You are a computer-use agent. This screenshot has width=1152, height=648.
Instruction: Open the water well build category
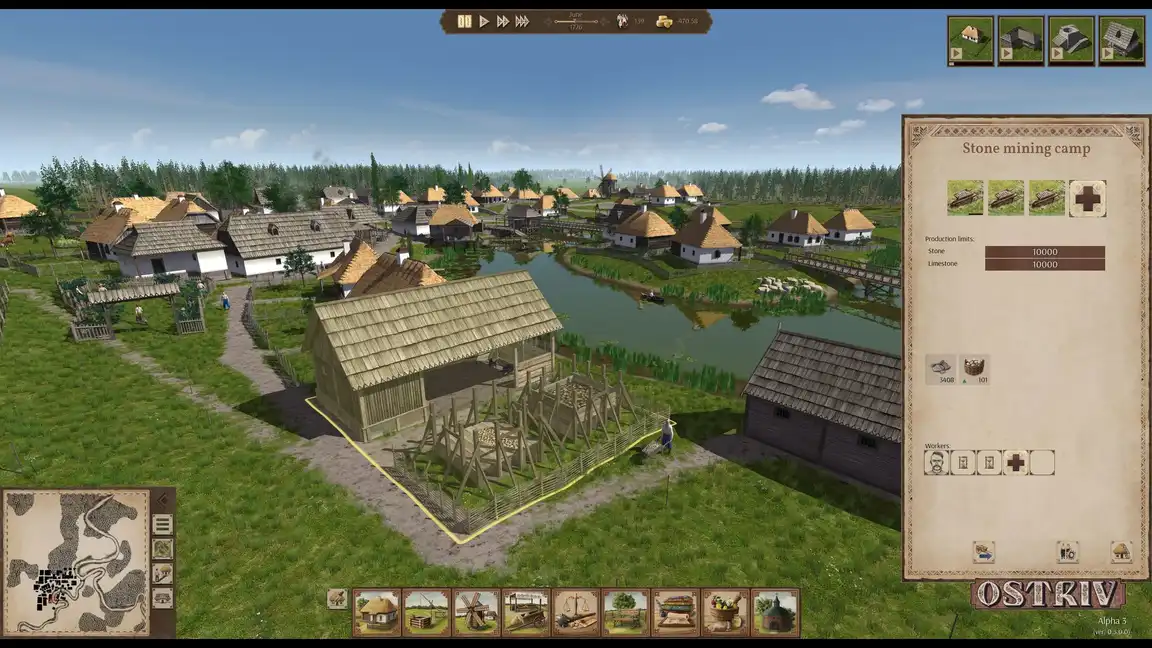pos(427,612)
